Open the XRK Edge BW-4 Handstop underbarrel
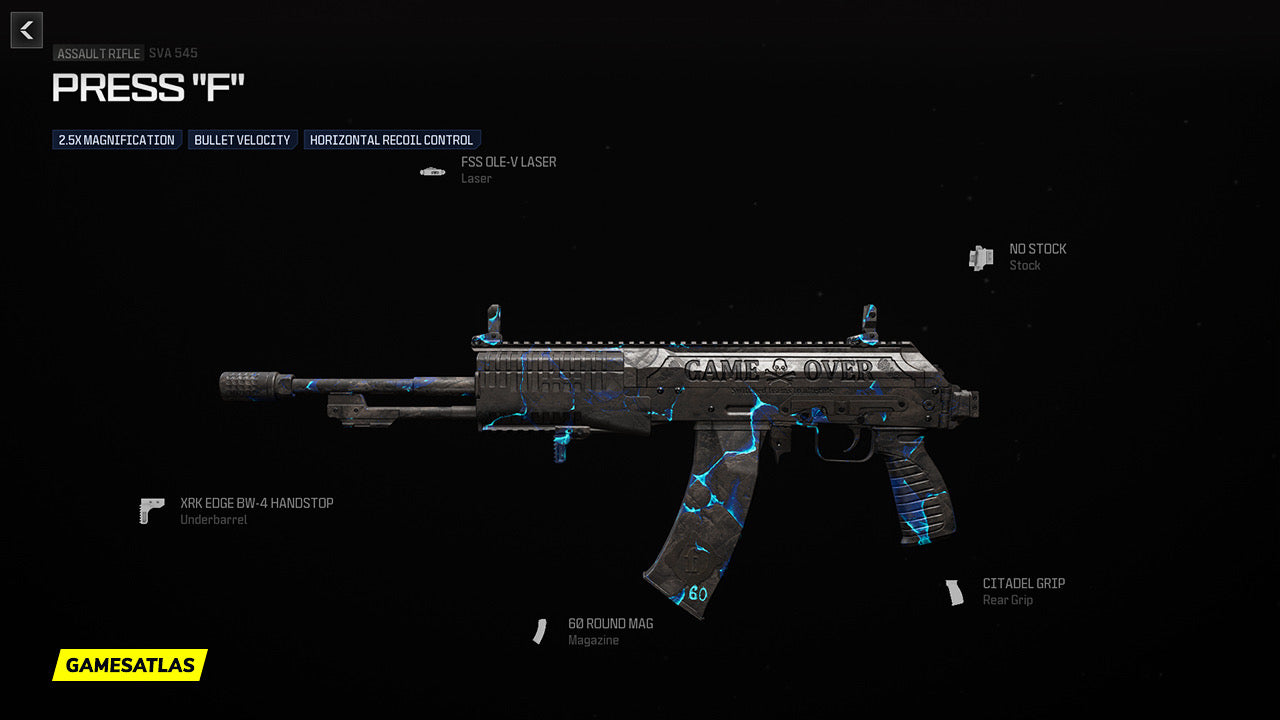Screen dimensions: 1280x720 click(x=256, y=503)
